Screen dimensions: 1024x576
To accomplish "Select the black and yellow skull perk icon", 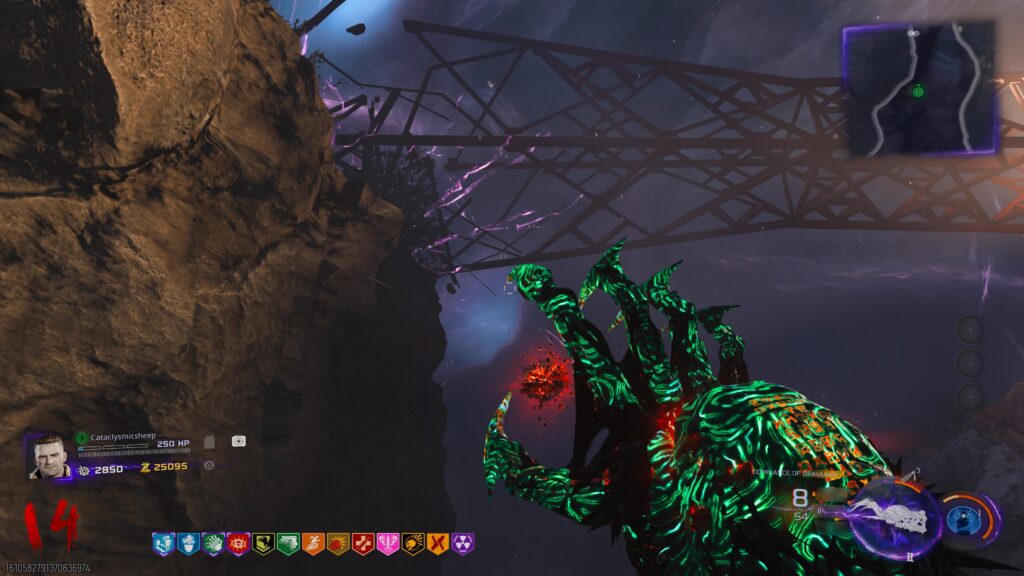I will (x=413, y=543).
